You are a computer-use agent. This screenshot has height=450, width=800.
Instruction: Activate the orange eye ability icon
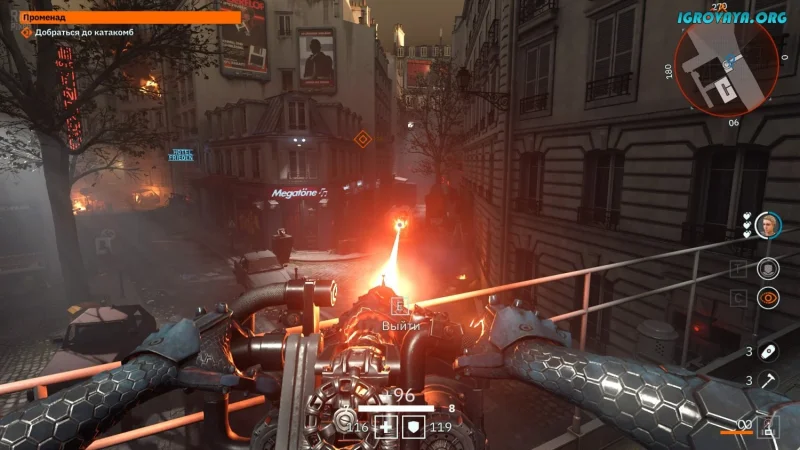(x=768, y=296)
